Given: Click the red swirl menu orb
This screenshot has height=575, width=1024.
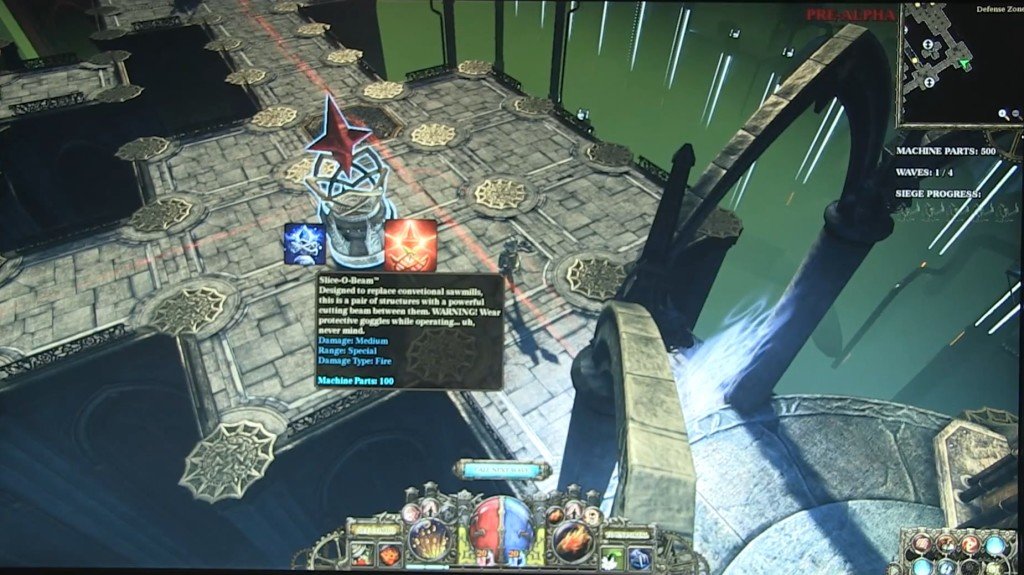Looking at the screenshot, I should (970, 546).
